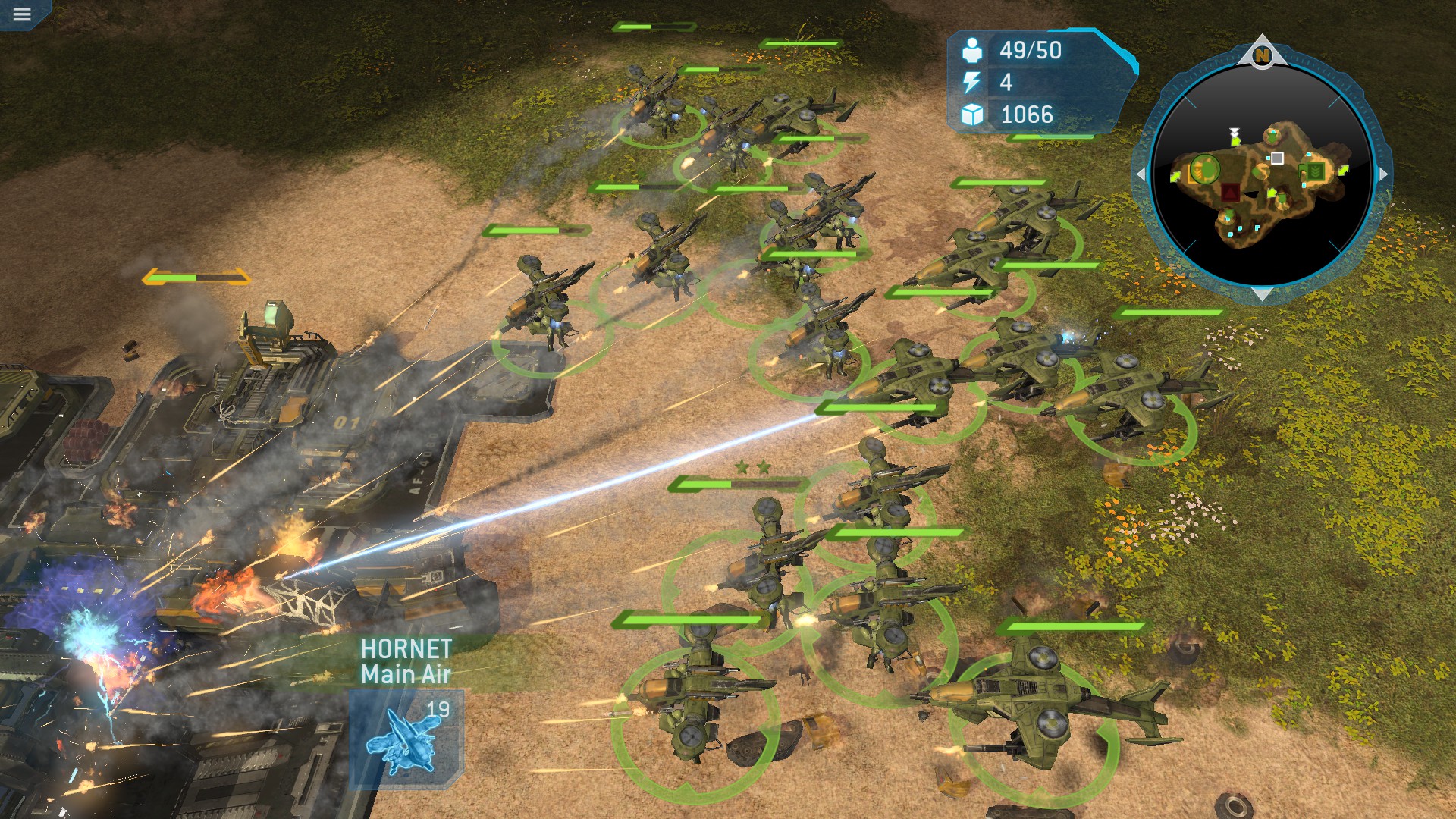Click the gold N compass marker above minimap
This screenshot has width=1456, height=819.
1261,55
